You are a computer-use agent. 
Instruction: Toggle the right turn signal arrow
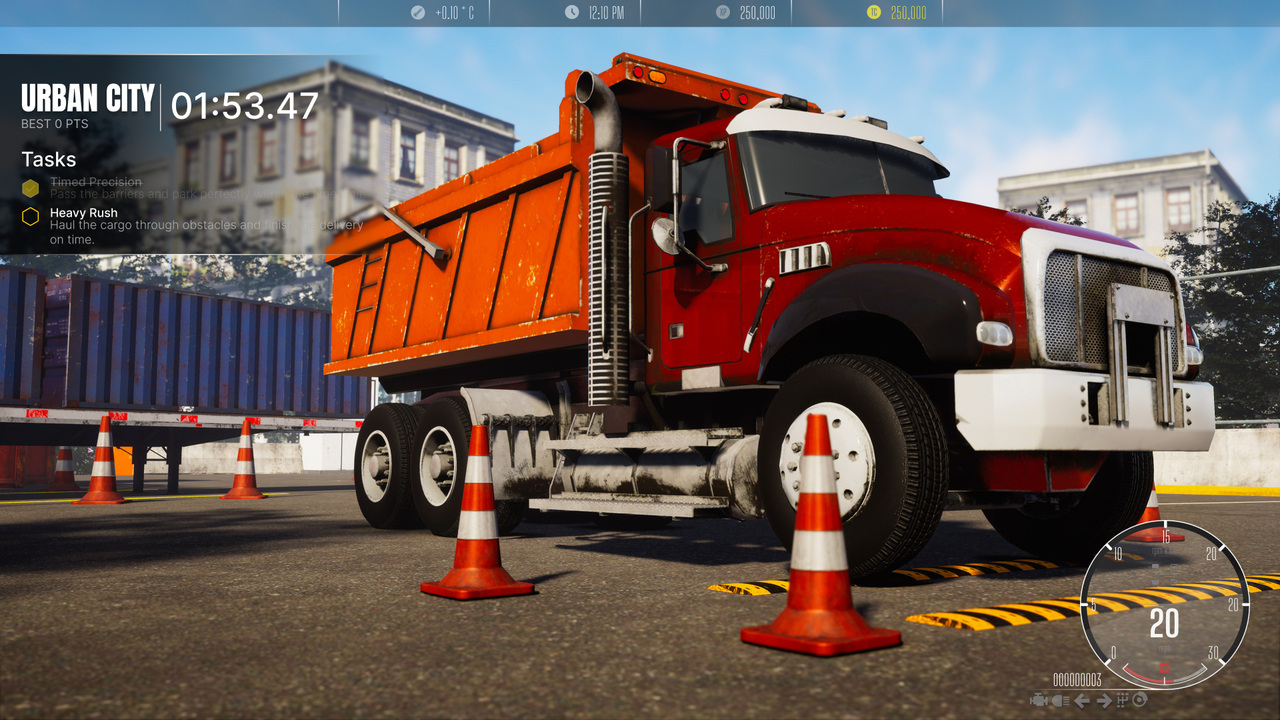pos(1104,701)
